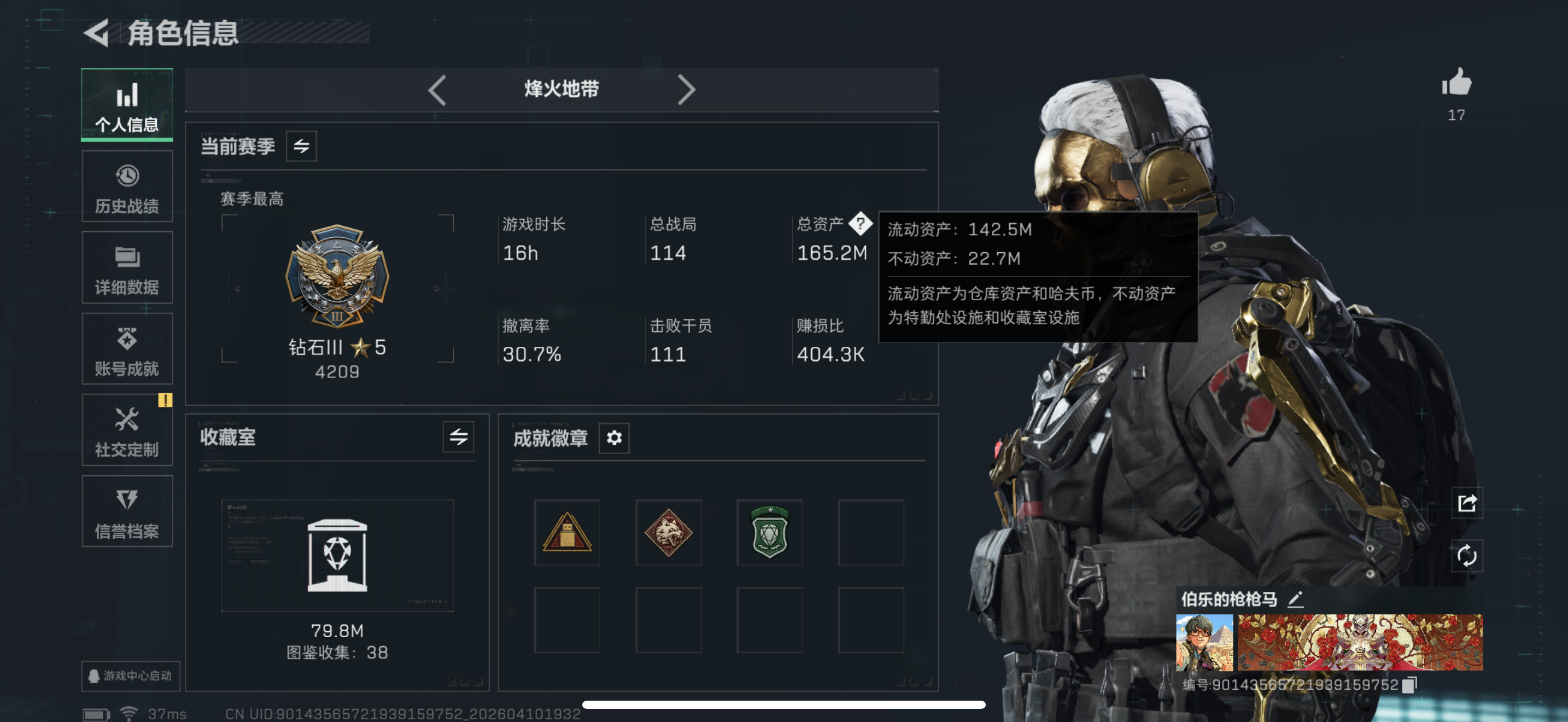This screenshot has width=1568, height=722.
Task: Go to previous mode with left arrow
Action: (437, 90)
